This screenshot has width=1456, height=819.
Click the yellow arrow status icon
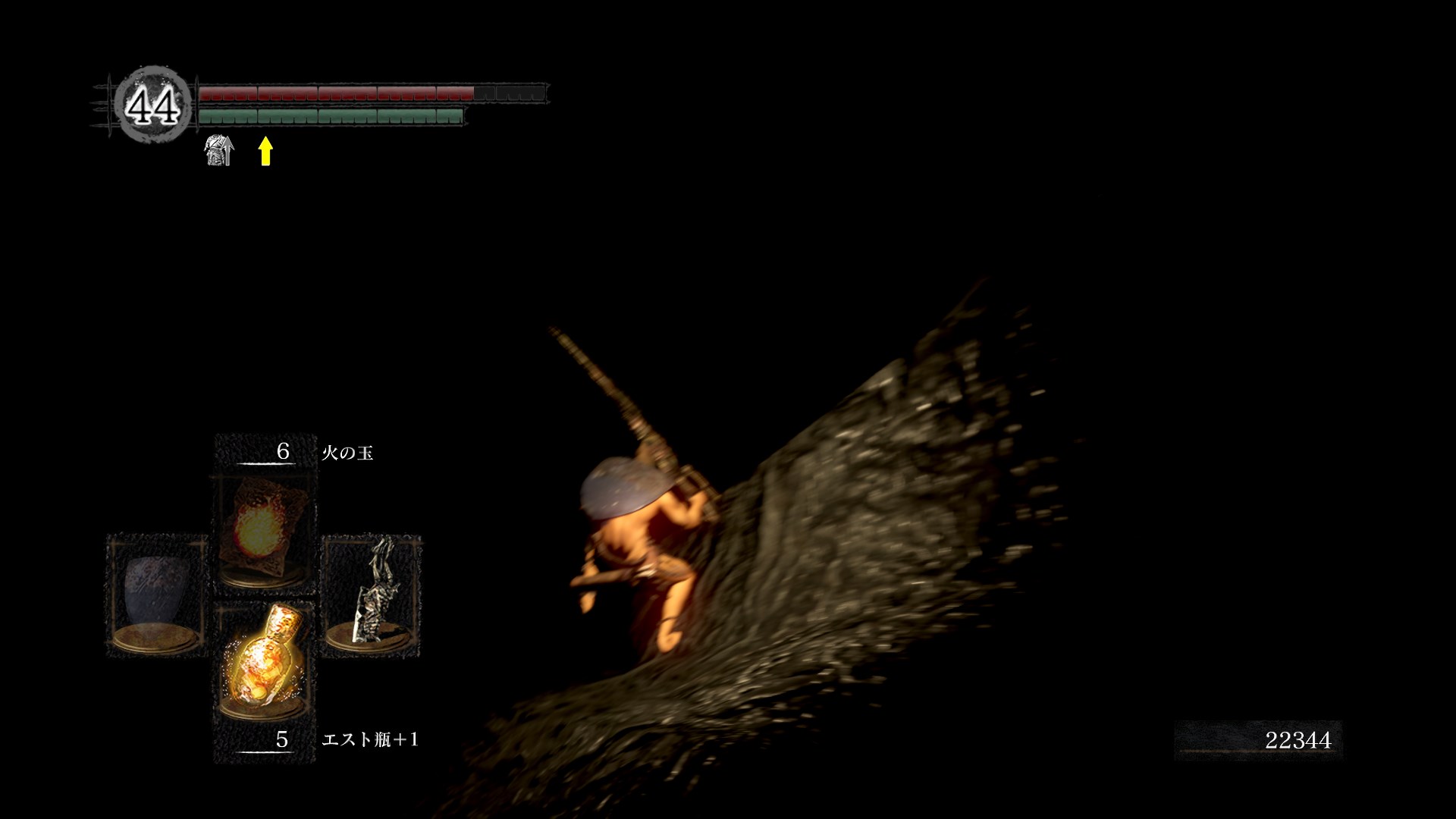tap(265, 151)
